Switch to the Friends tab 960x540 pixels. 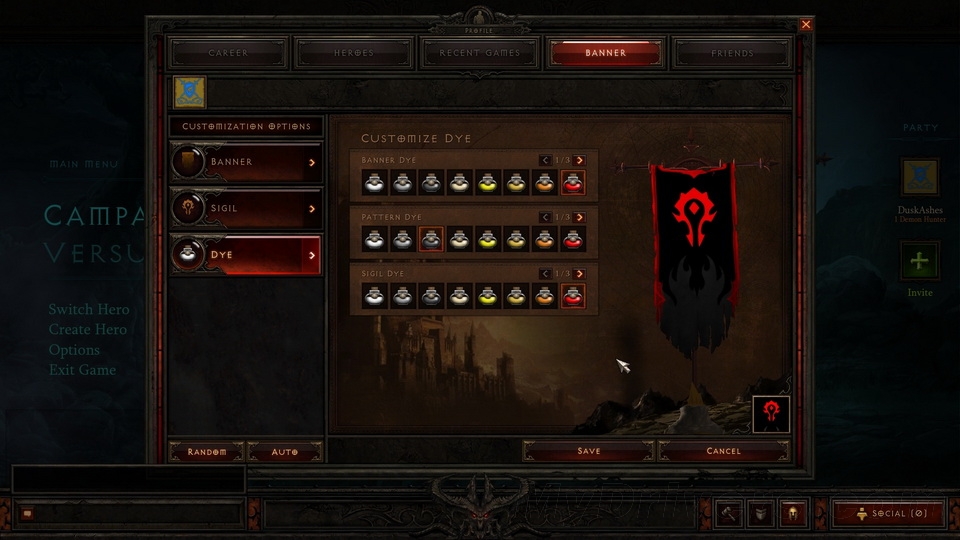pyautogui.click(x=732, y=53)
